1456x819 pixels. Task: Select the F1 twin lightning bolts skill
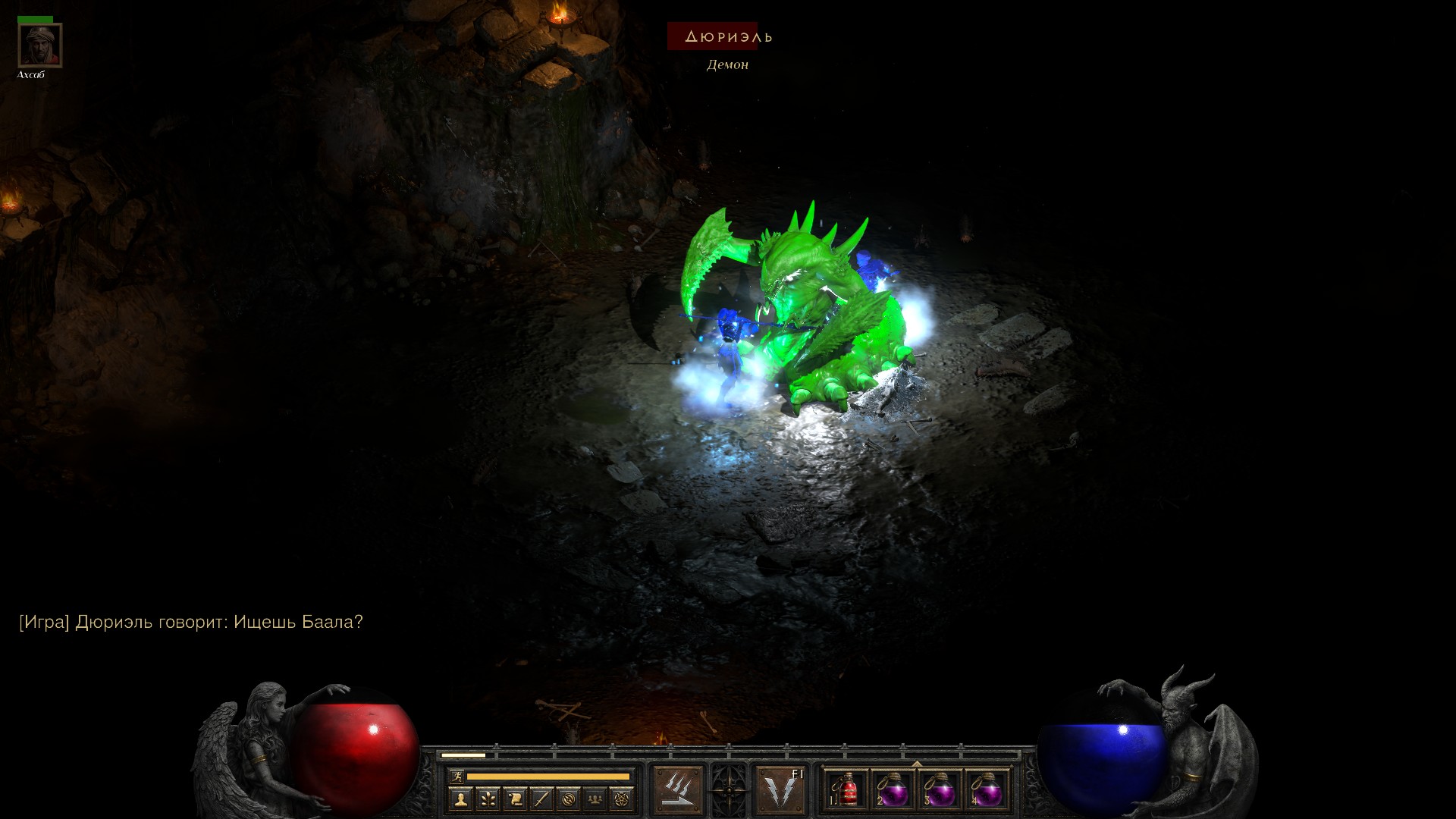point(780,789)
